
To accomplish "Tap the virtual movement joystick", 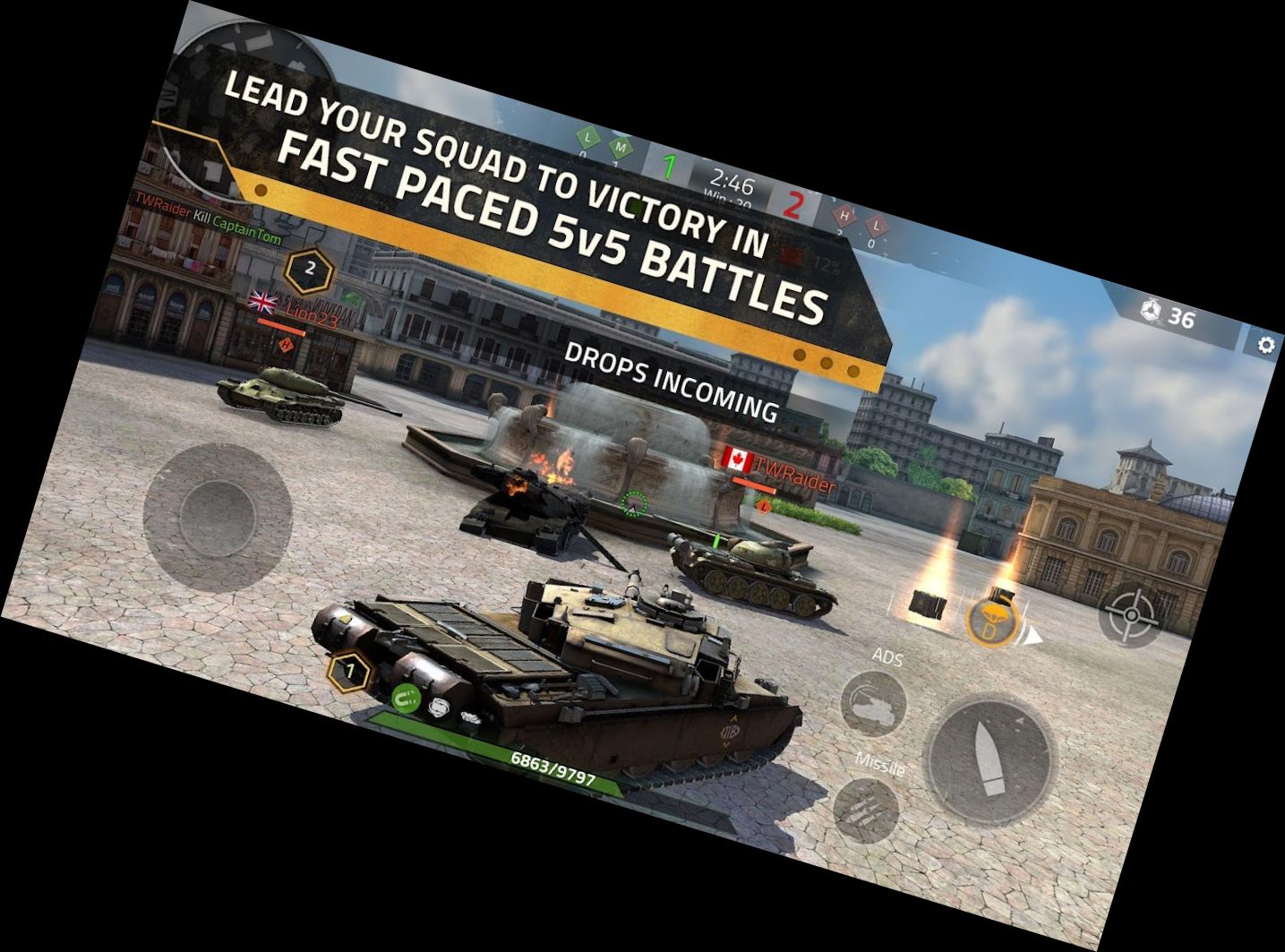I will coord(218,511).
